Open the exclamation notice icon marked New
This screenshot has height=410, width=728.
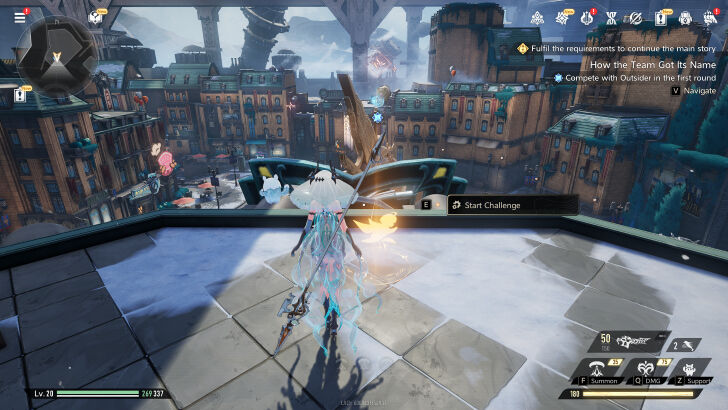click(x=661, y=18)
